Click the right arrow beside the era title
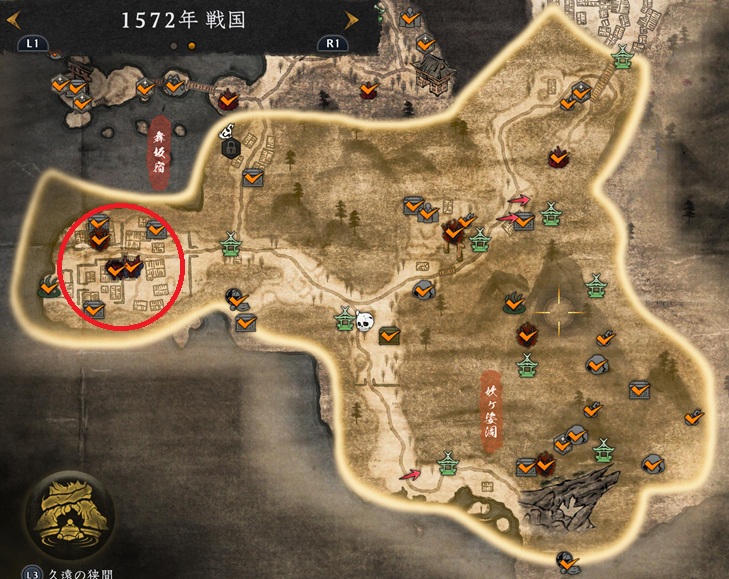 (350, 19)
